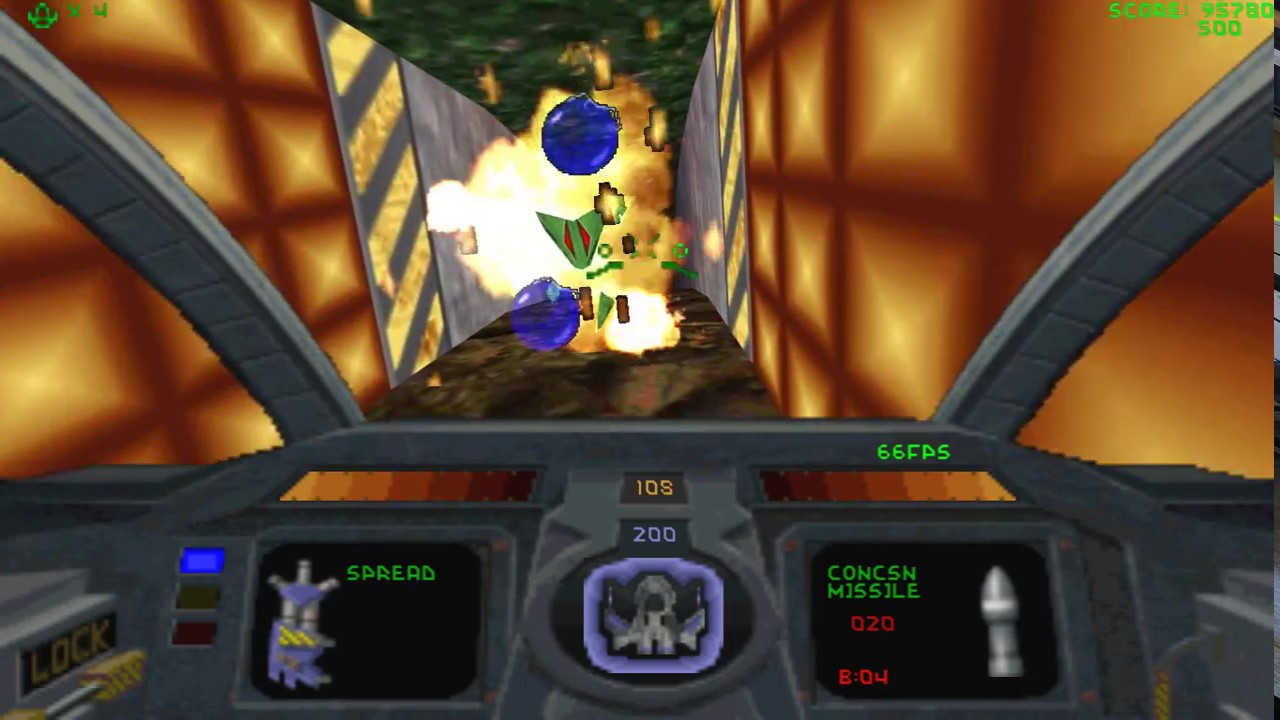The width and height of the screenshot is (1280, 720).
Task: Click the ship shield indicator in center console
Action: (655, 615)
